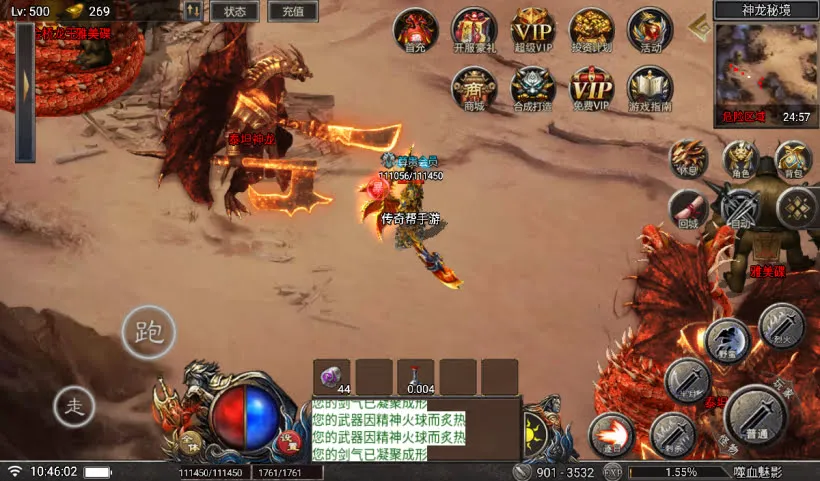Open the 首充 first recharge offer
The image size is (820, 481).
point(415,29)
